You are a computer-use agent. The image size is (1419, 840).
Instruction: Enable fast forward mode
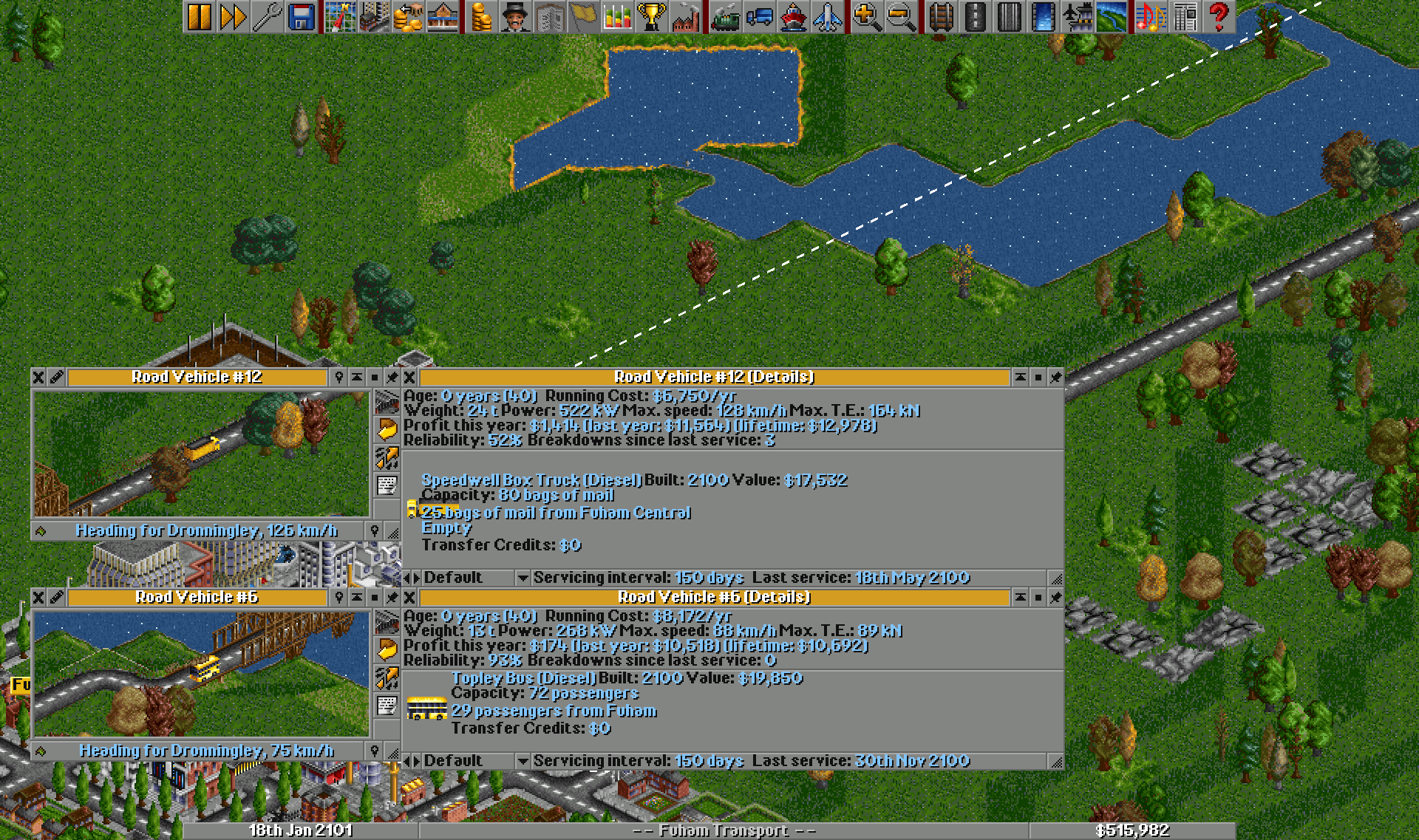tap(233, 15)
